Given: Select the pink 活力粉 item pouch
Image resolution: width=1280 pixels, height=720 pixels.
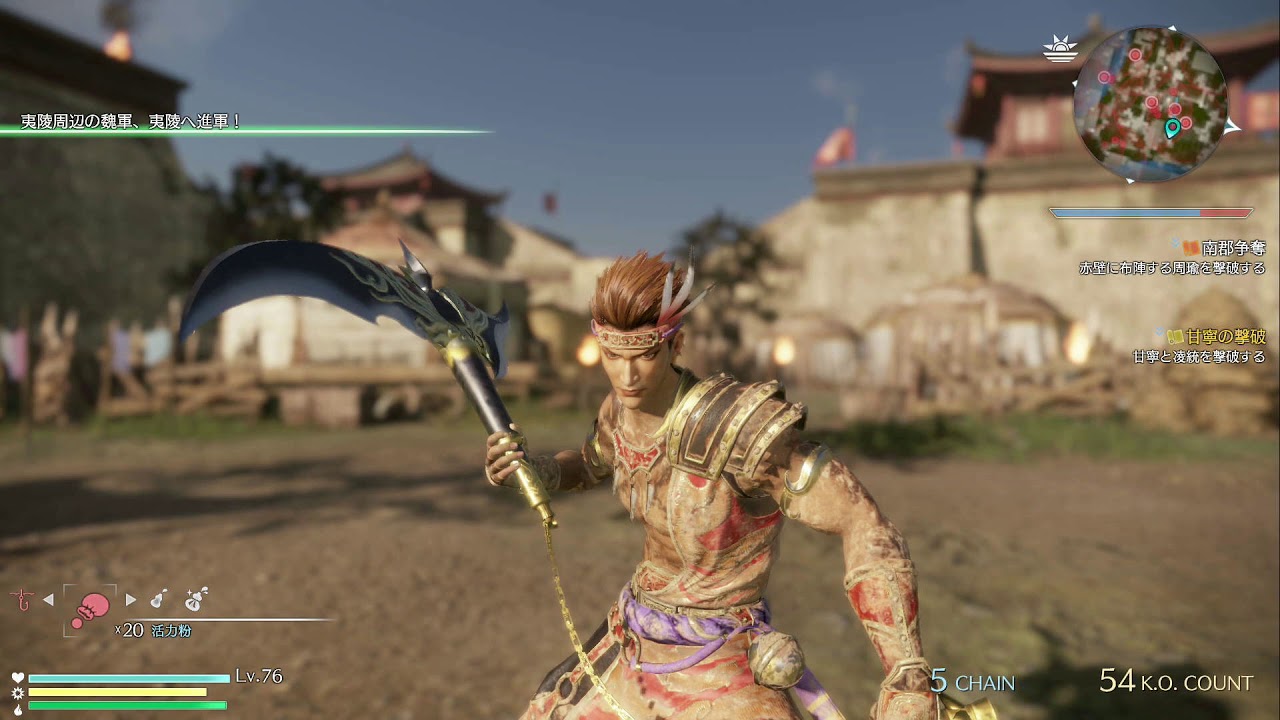Looking at the screenshot, I should click(x=90, y=608).
